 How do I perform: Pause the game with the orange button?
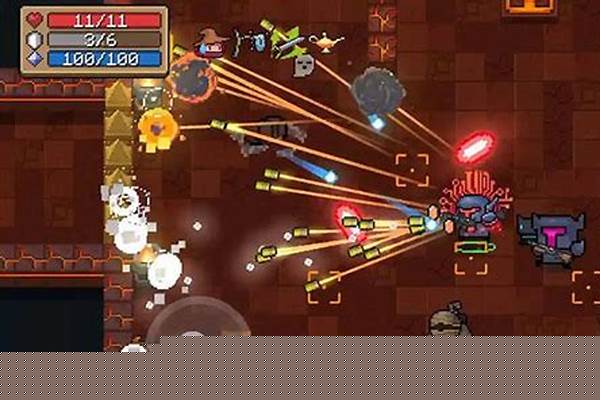[530, 6]
